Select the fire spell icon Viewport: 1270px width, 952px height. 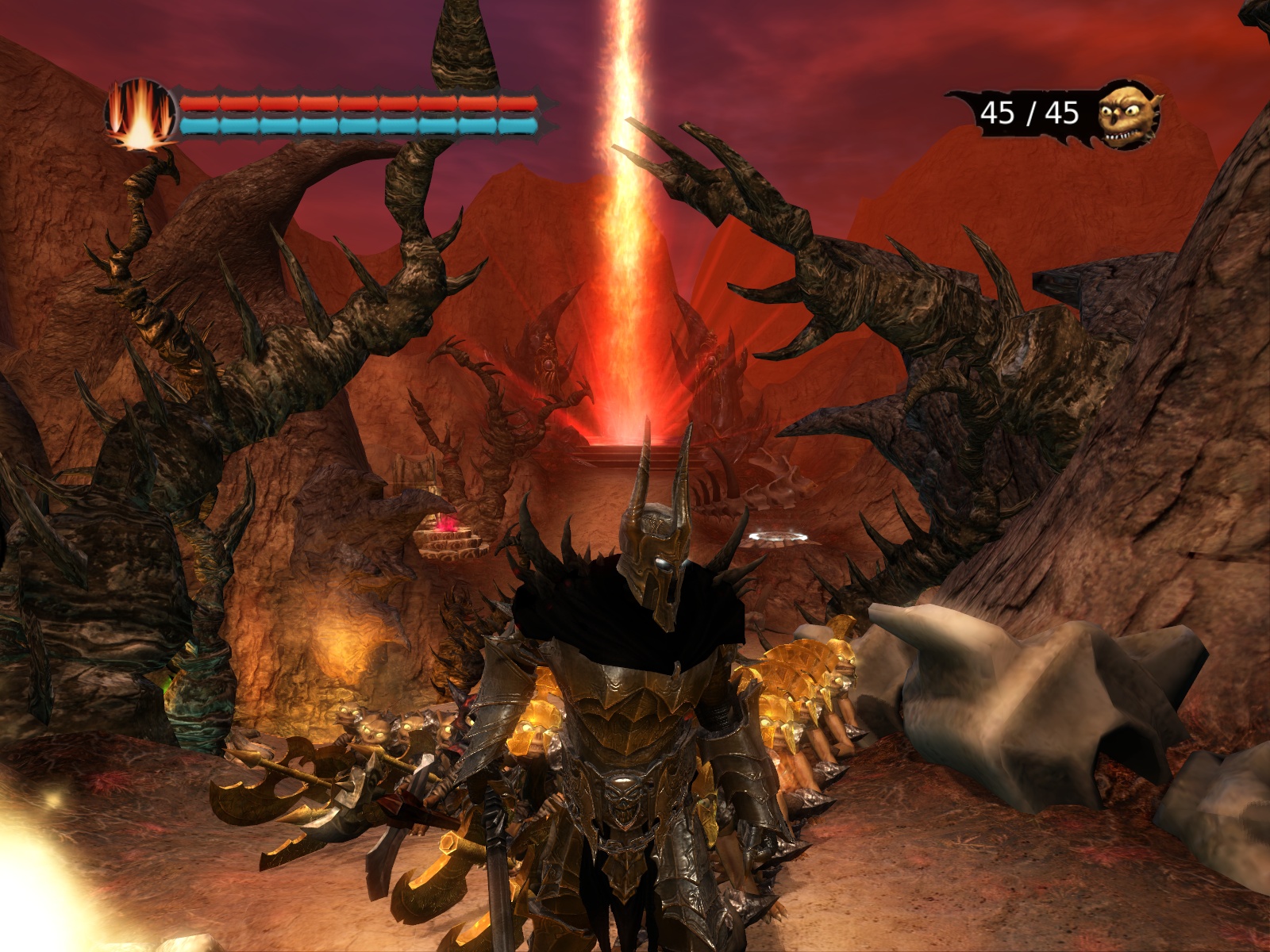pyautogui.click(x=140, y=113)
